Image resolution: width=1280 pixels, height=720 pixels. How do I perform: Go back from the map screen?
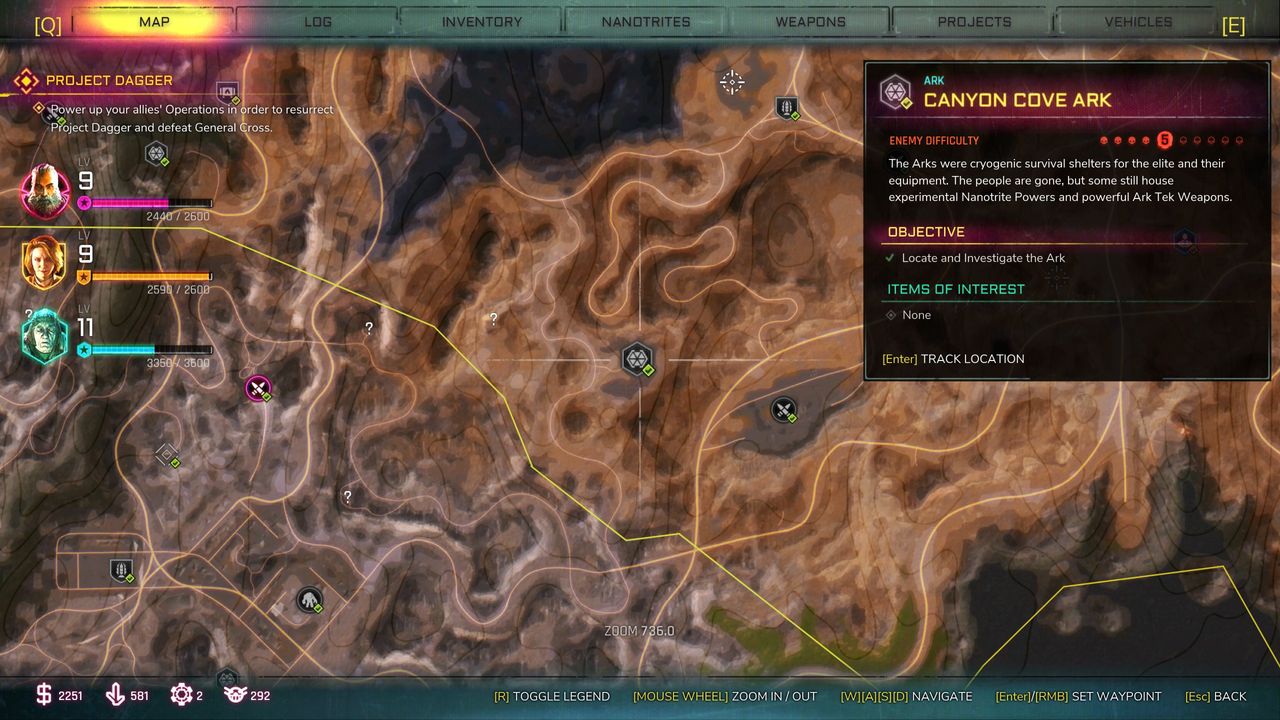(x=1215, y=696)
